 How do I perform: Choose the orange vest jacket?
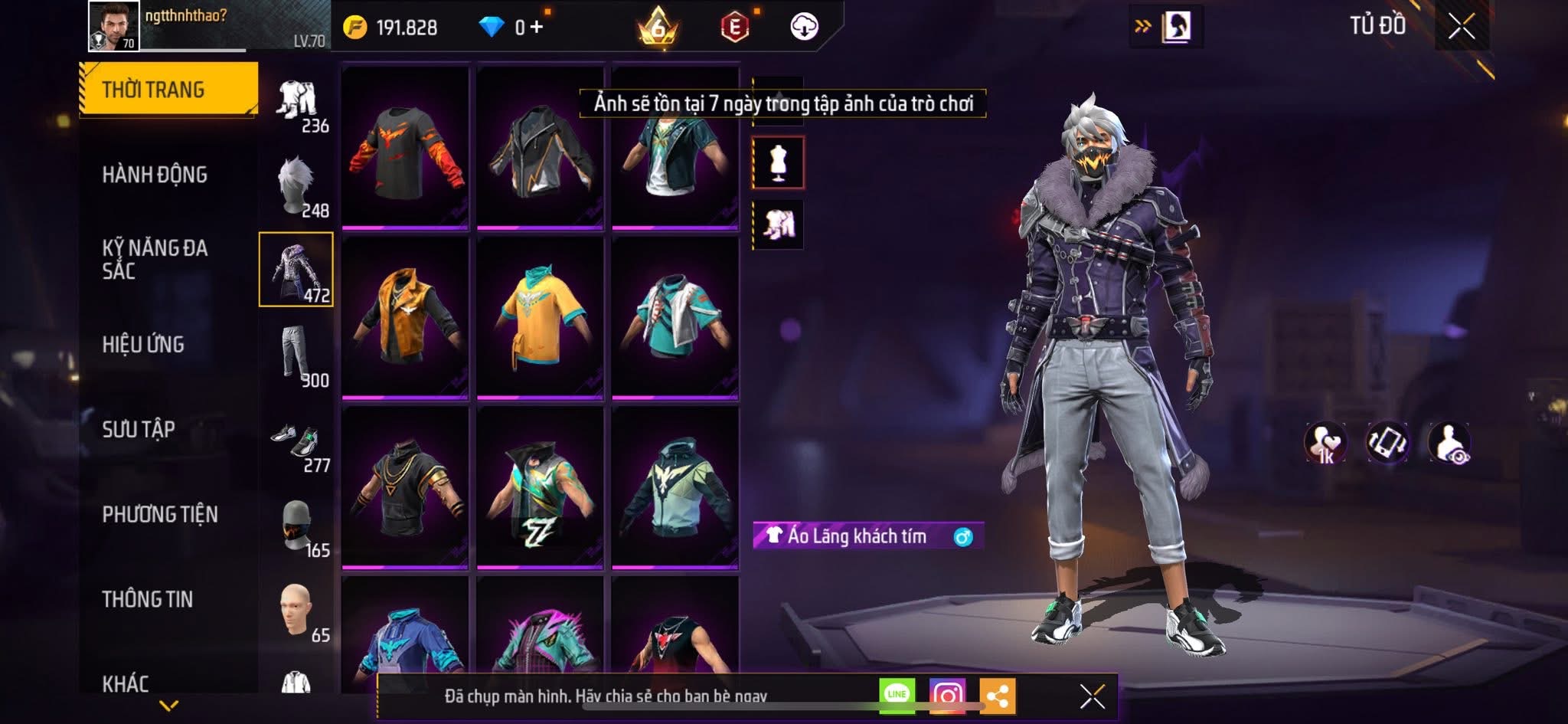coord(405,317)
